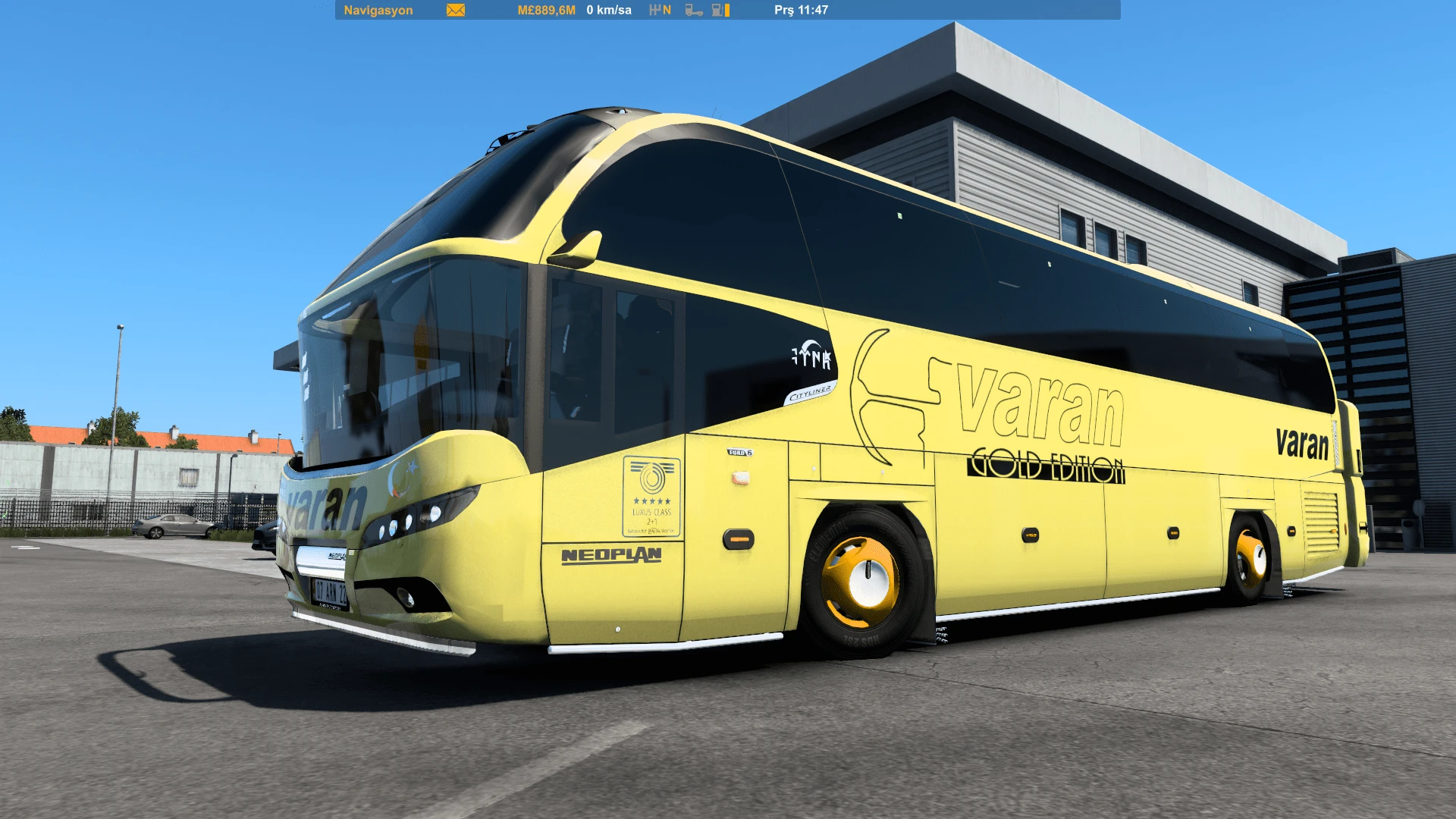Open the mail envelope icon in the HUD
The image size is (1456, 819).
point(453,11)
